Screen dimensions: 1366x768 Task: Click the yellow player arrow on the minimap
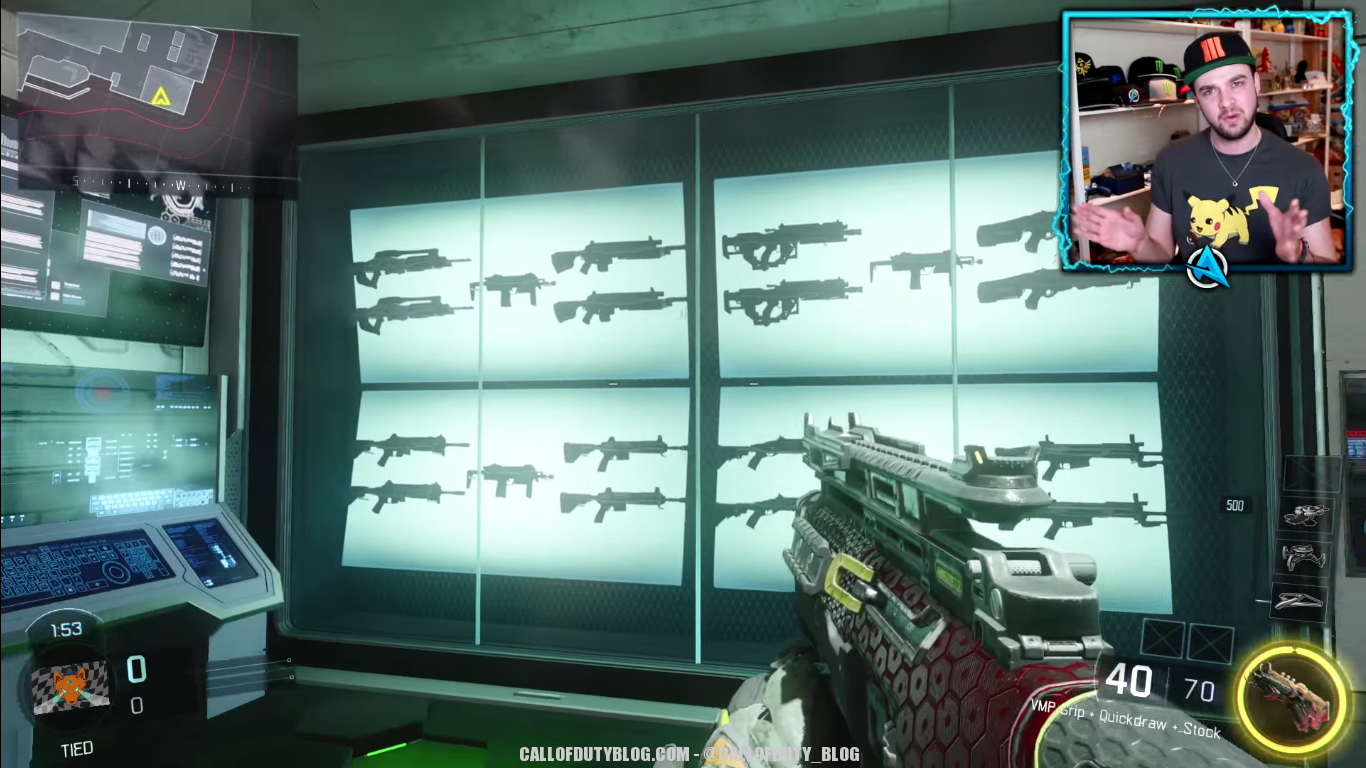[x=162, y=98]
